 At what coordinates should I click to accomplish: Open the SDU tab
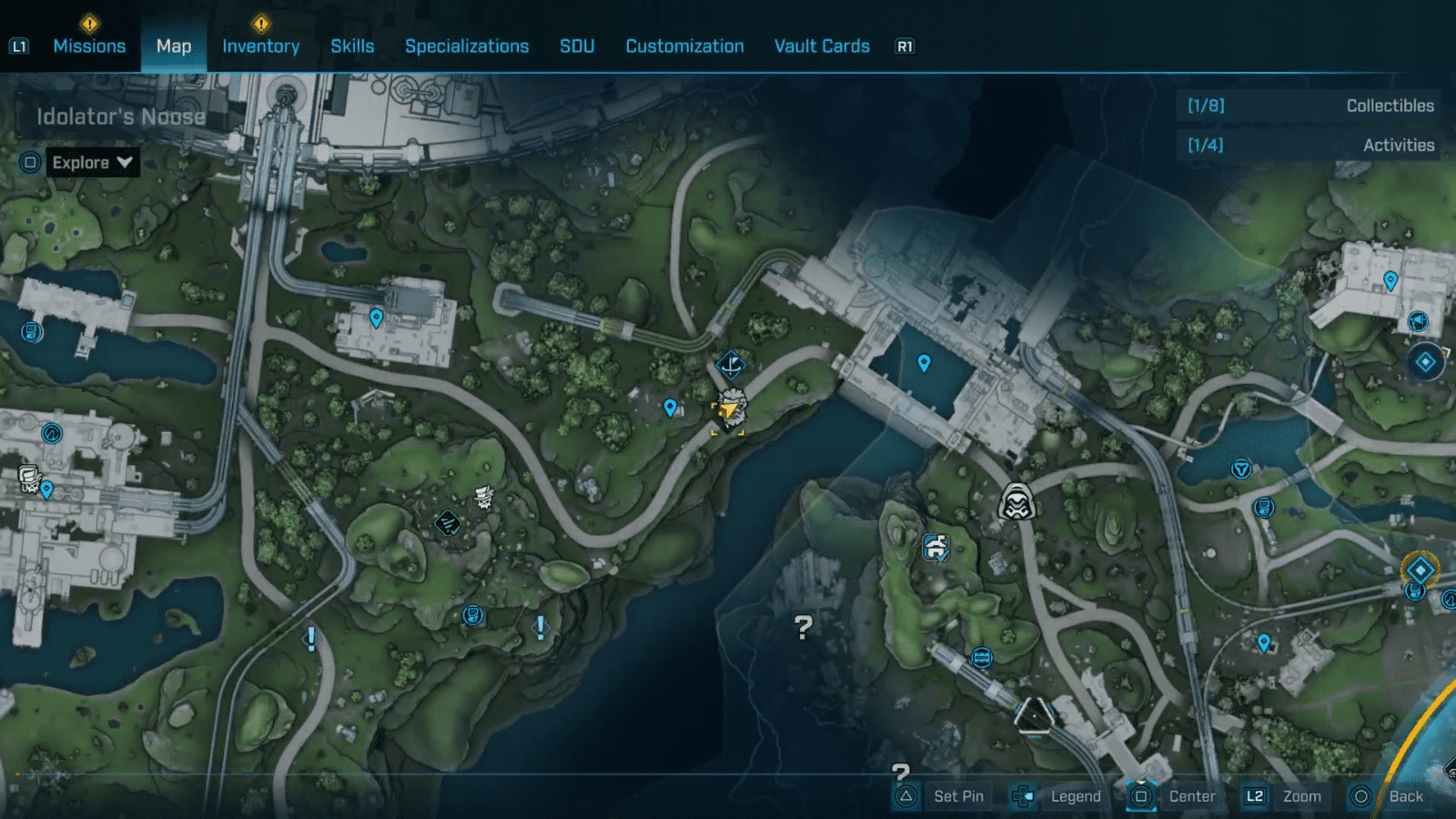point(577,46)
